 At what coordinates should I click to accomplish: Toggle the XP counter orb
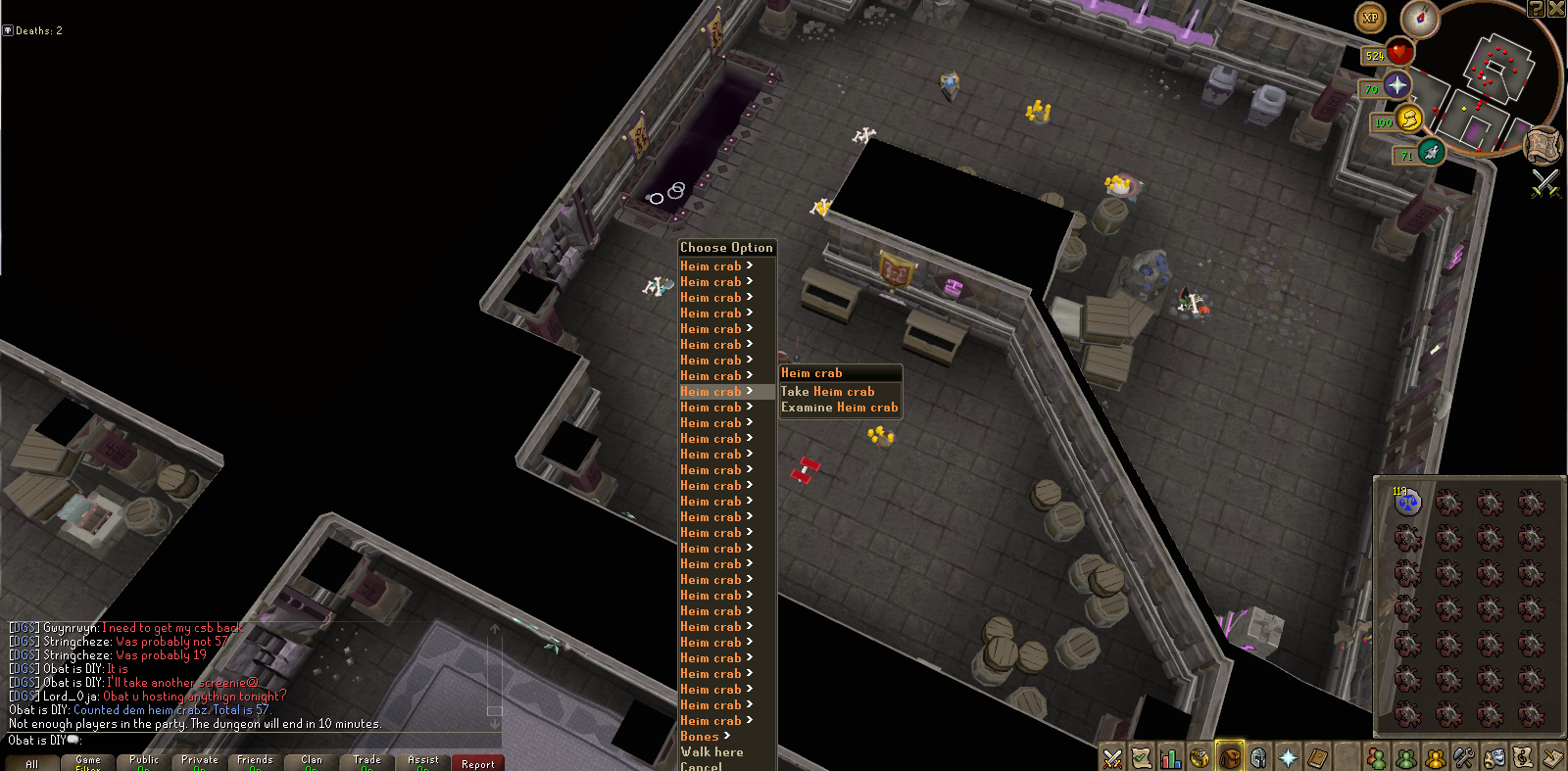click(1370, 18)
